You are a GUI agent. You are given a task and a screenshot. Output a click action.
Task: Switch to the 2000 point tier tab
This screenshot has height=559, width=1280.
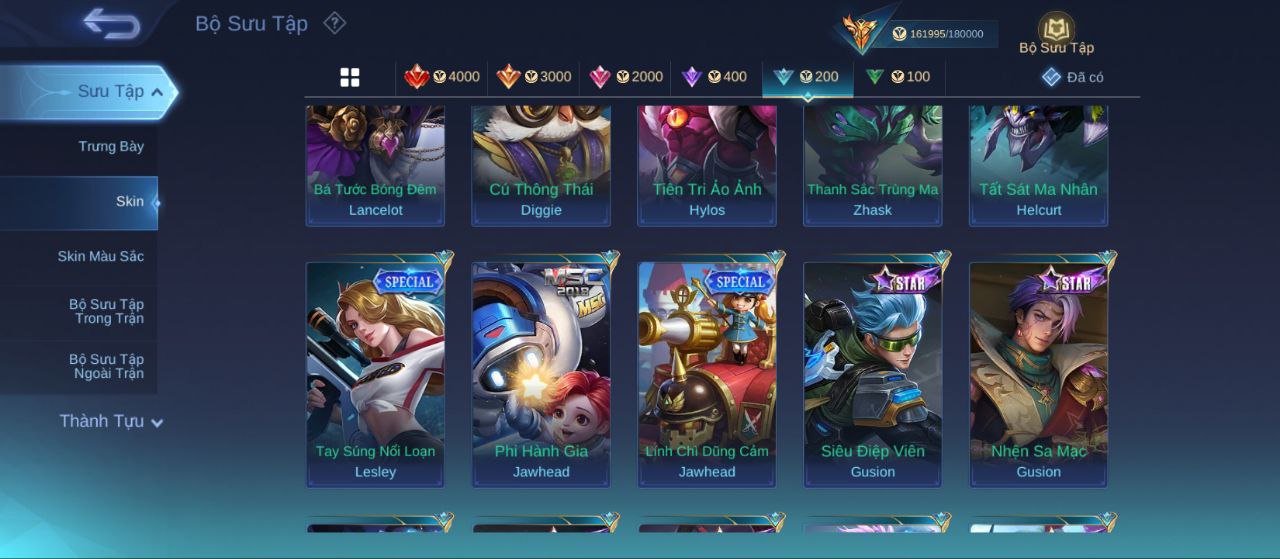[626, 77]
